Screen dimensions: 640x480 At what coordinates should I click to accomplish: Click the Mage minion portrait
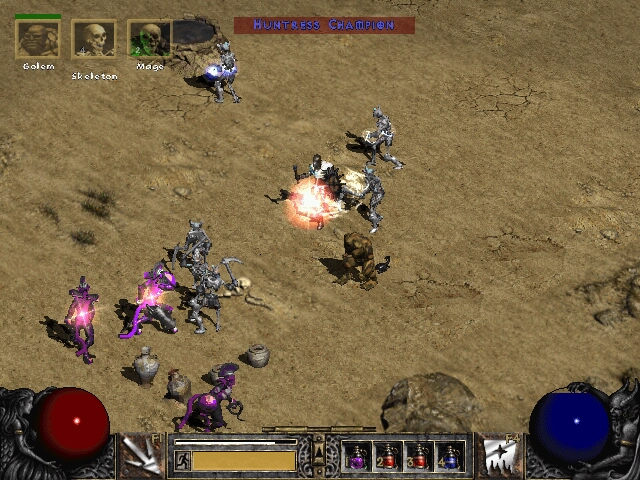(x=149, y=40)
